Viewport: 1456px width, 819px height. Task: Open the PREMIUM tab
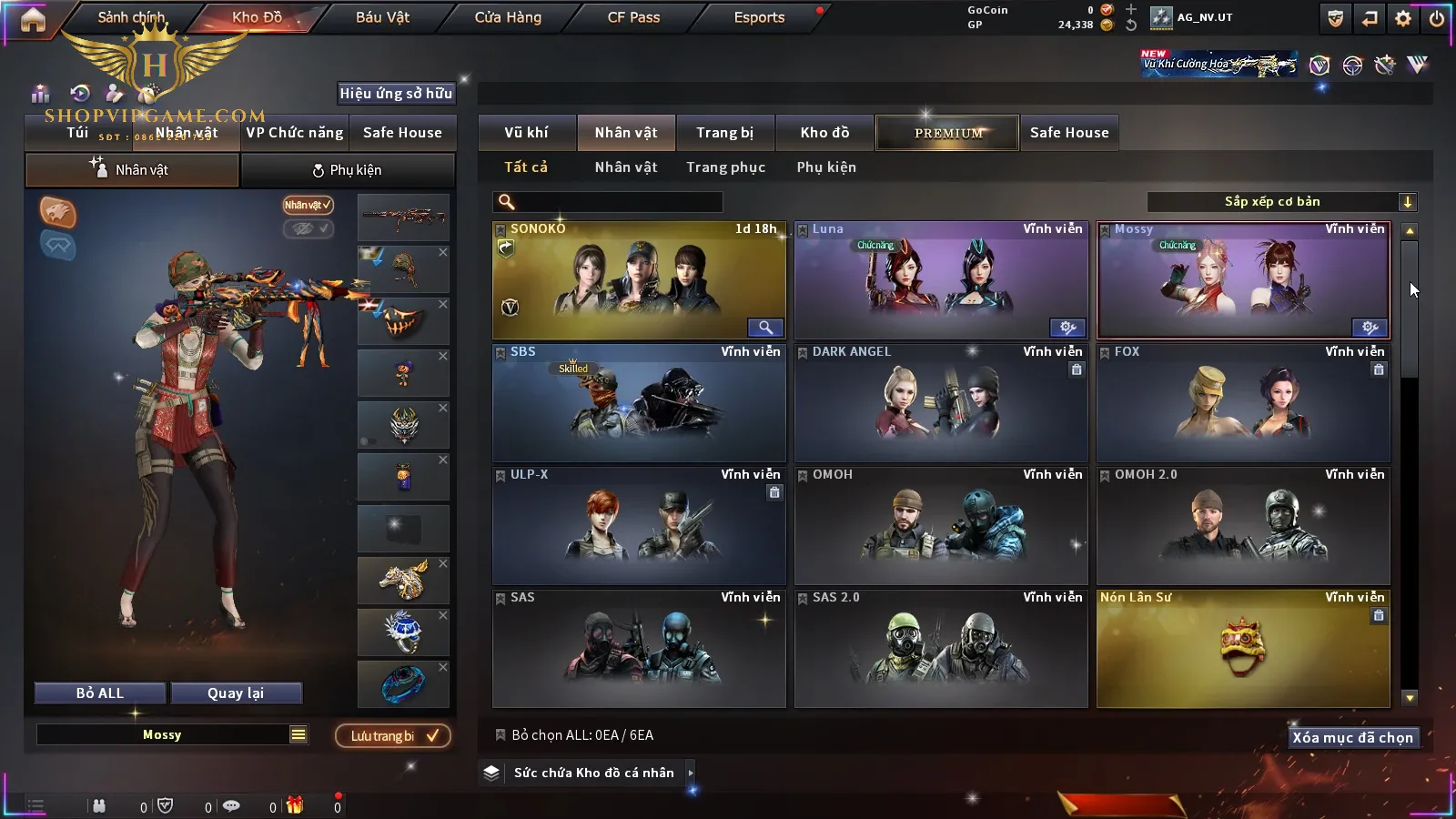click(948, 133)
